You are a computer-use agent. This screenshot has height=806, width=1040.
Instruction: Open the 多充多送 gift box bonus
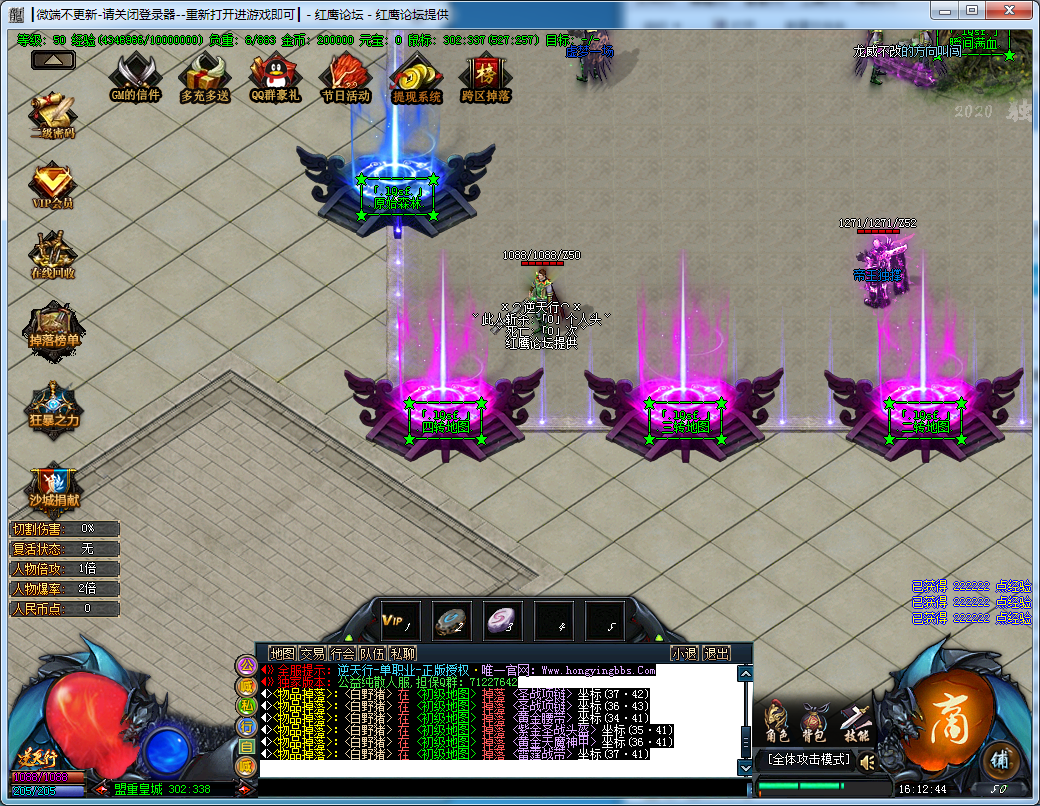205,76
